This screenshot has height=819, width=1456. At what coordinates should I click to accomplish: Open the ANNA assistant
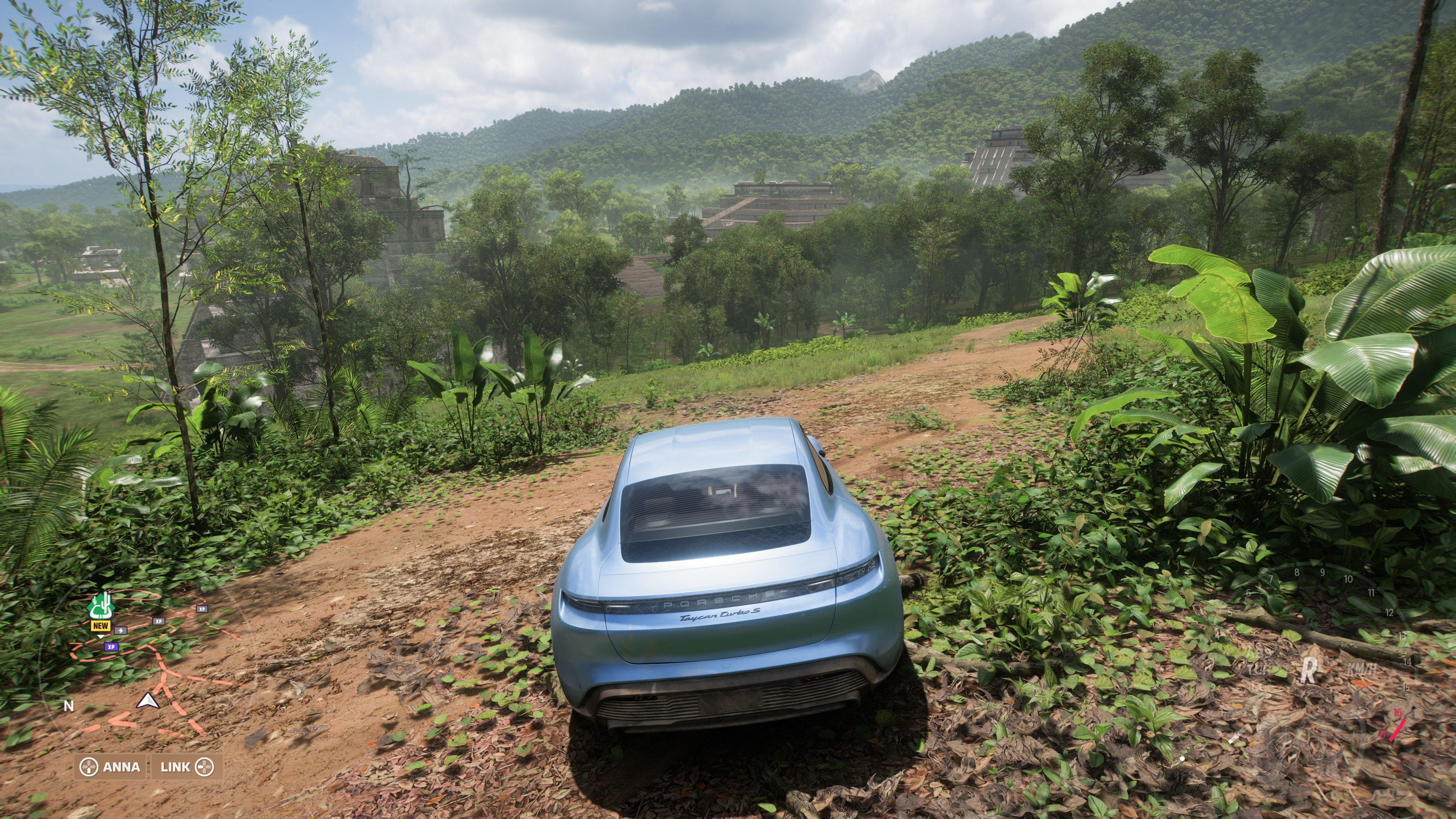pyautogui.click(x=110, y=767)
